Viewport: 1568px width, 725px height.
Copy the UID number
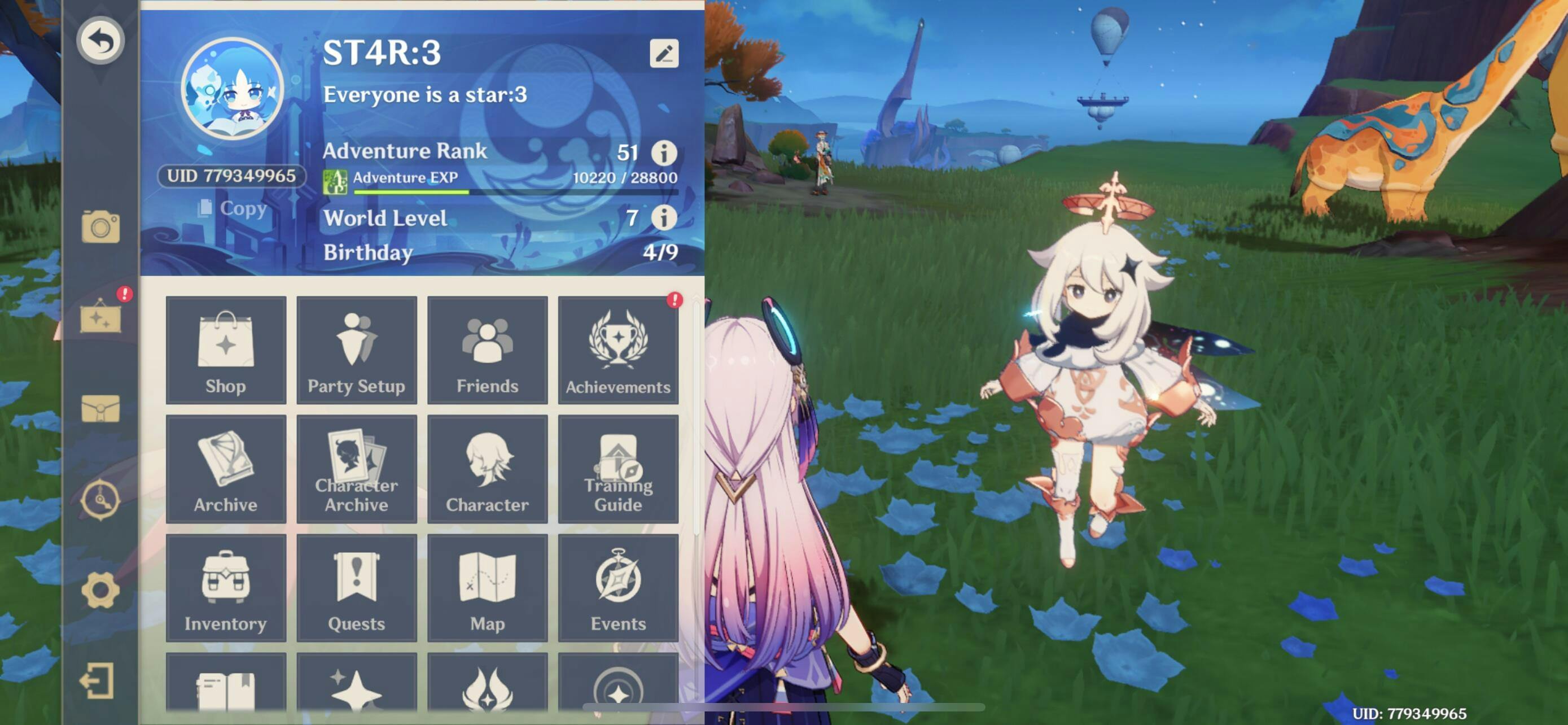click(233, 208)
